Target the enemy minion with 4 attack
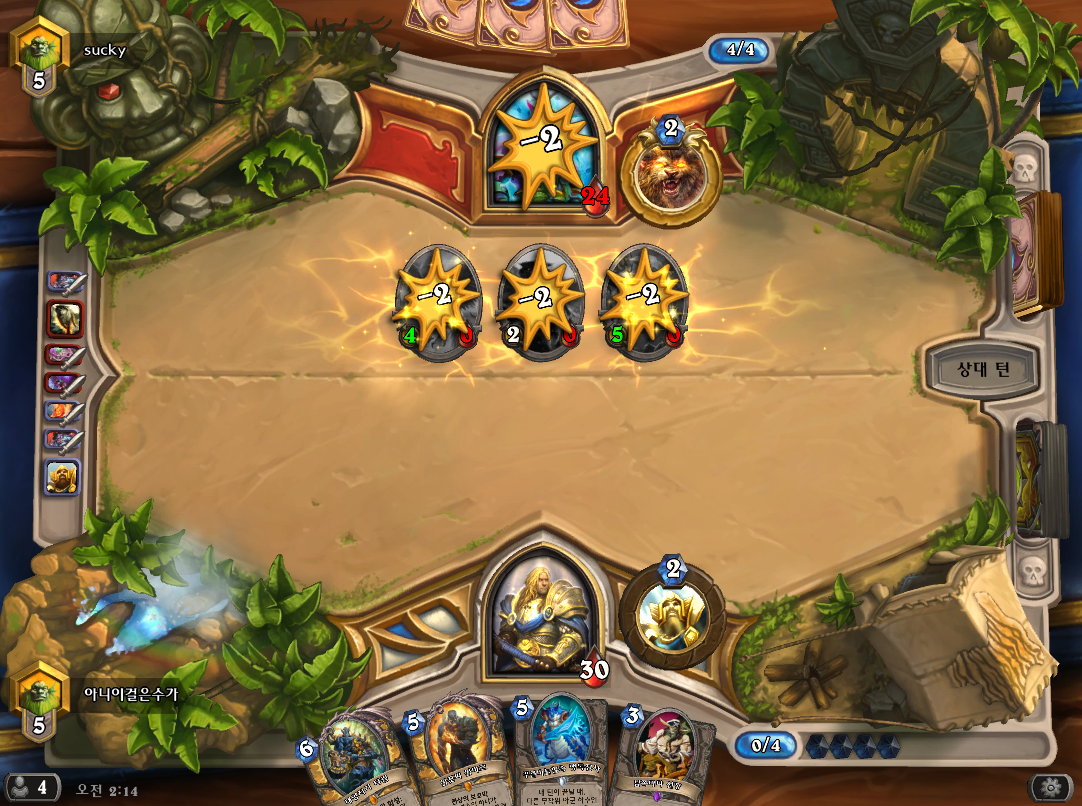The width and height of the screenshot is (1082, 806). pos(437,301)
